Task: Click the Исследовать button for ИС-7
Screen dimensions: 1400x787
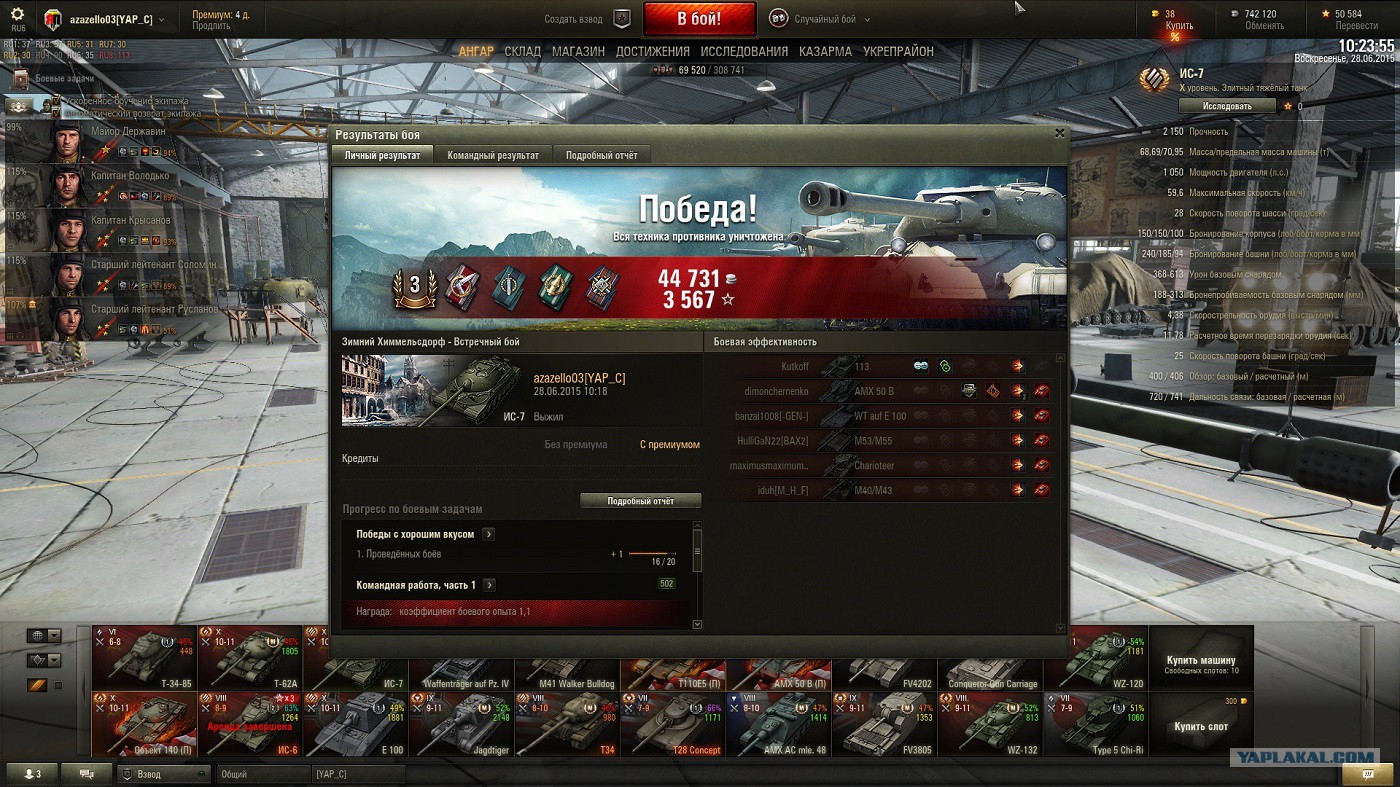Action: point(1227,106)
